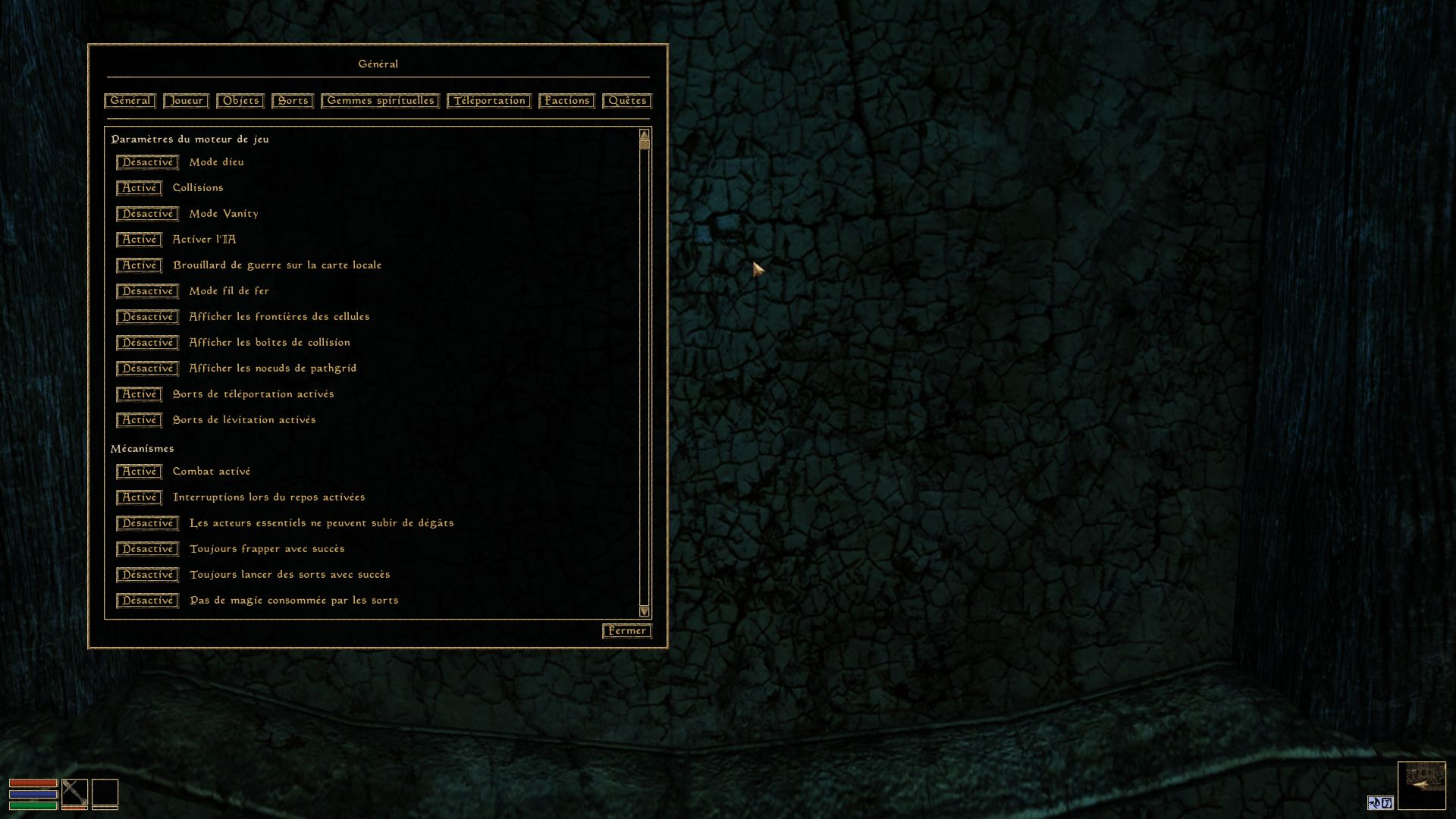The height and width of the screenshot is (819, 1456).
Task: Open the Quêtes tab
Action: pyautogui.click(x=627, y=101)
